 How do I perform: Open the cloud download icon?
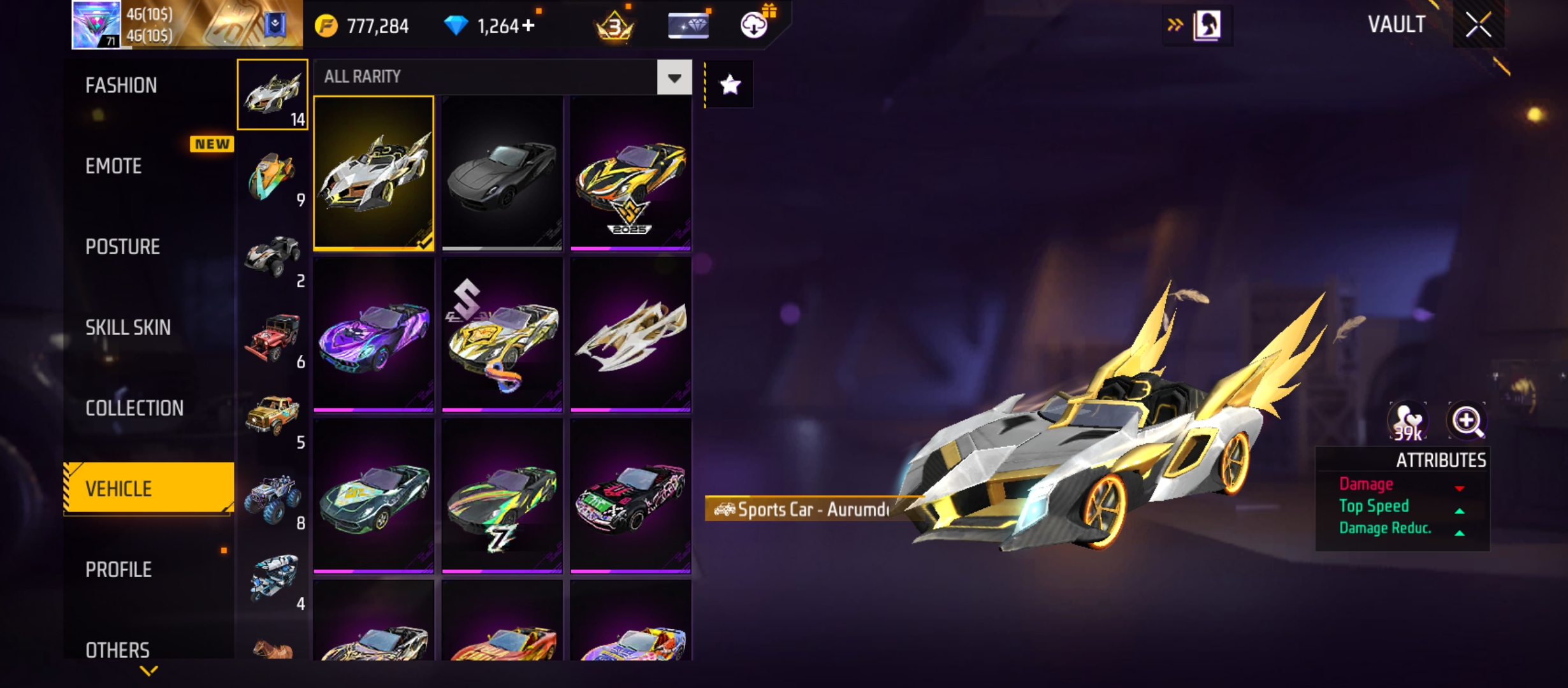(754, 25)
